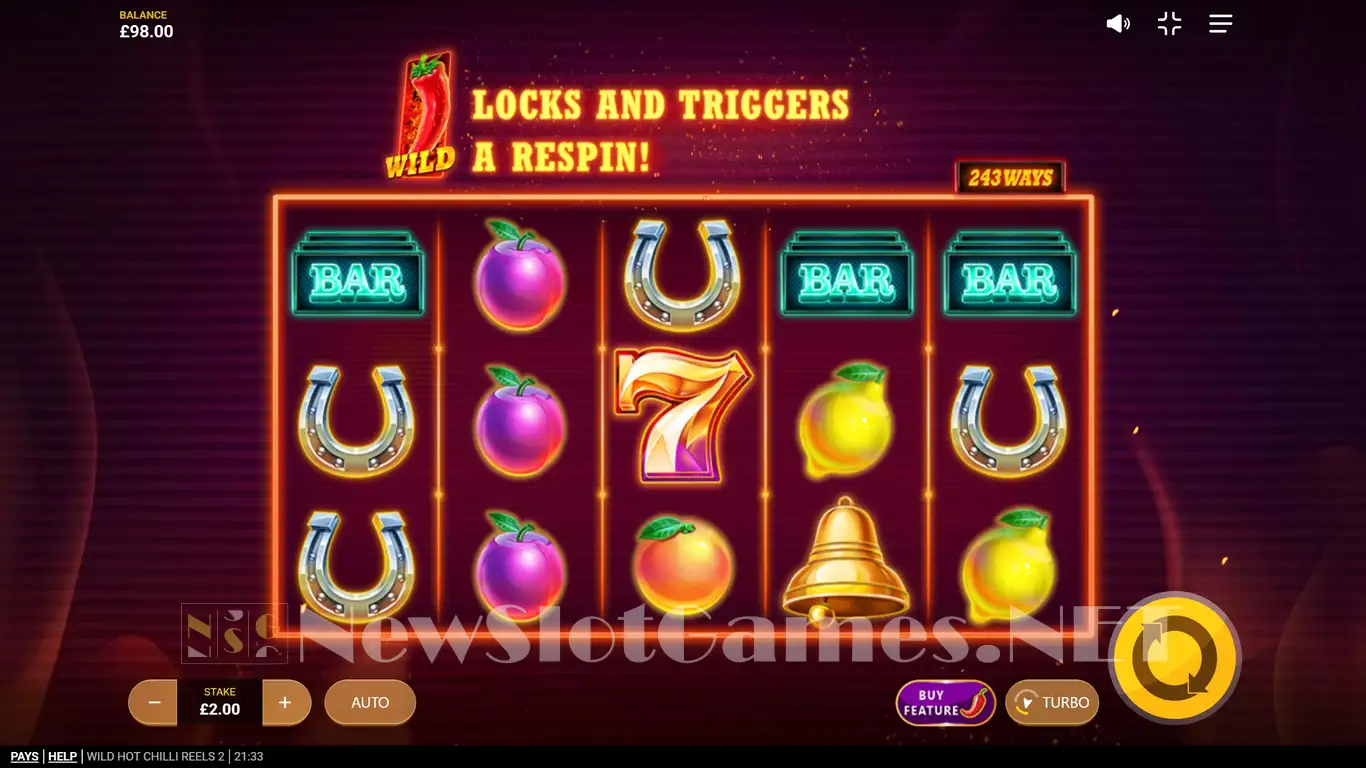Open the AUTO spin options

click(370, 703)
